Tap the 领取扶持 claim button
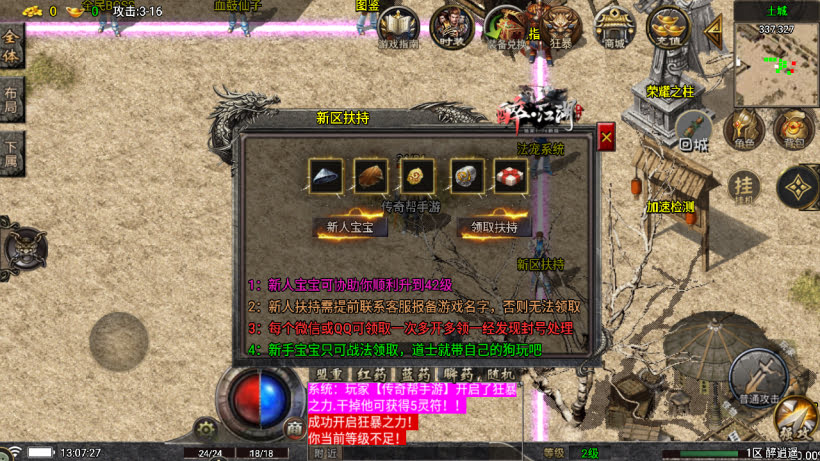Screen dimensions: 820x461 [495, 227]
